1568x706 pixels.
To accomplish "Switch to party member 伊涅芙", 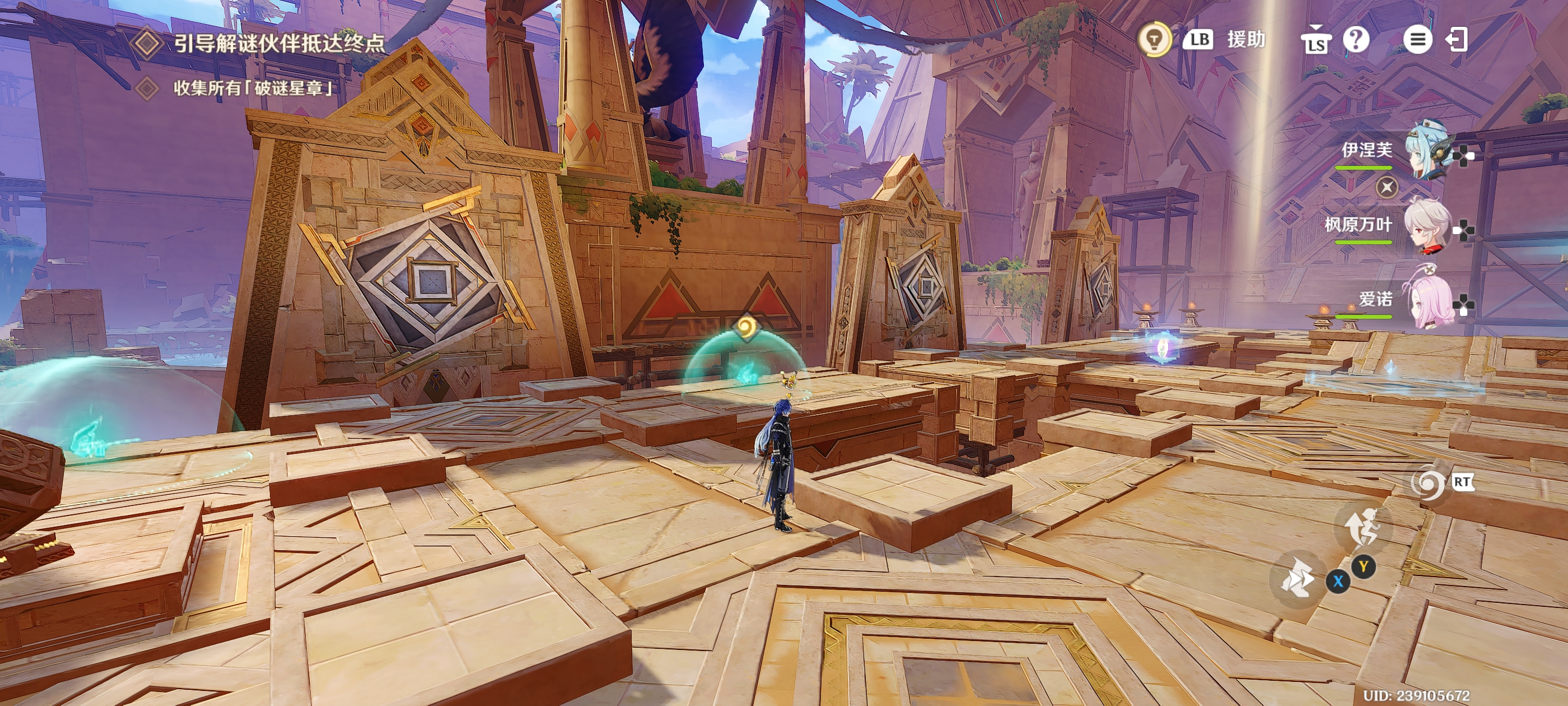I will (x=1427, y=150).
